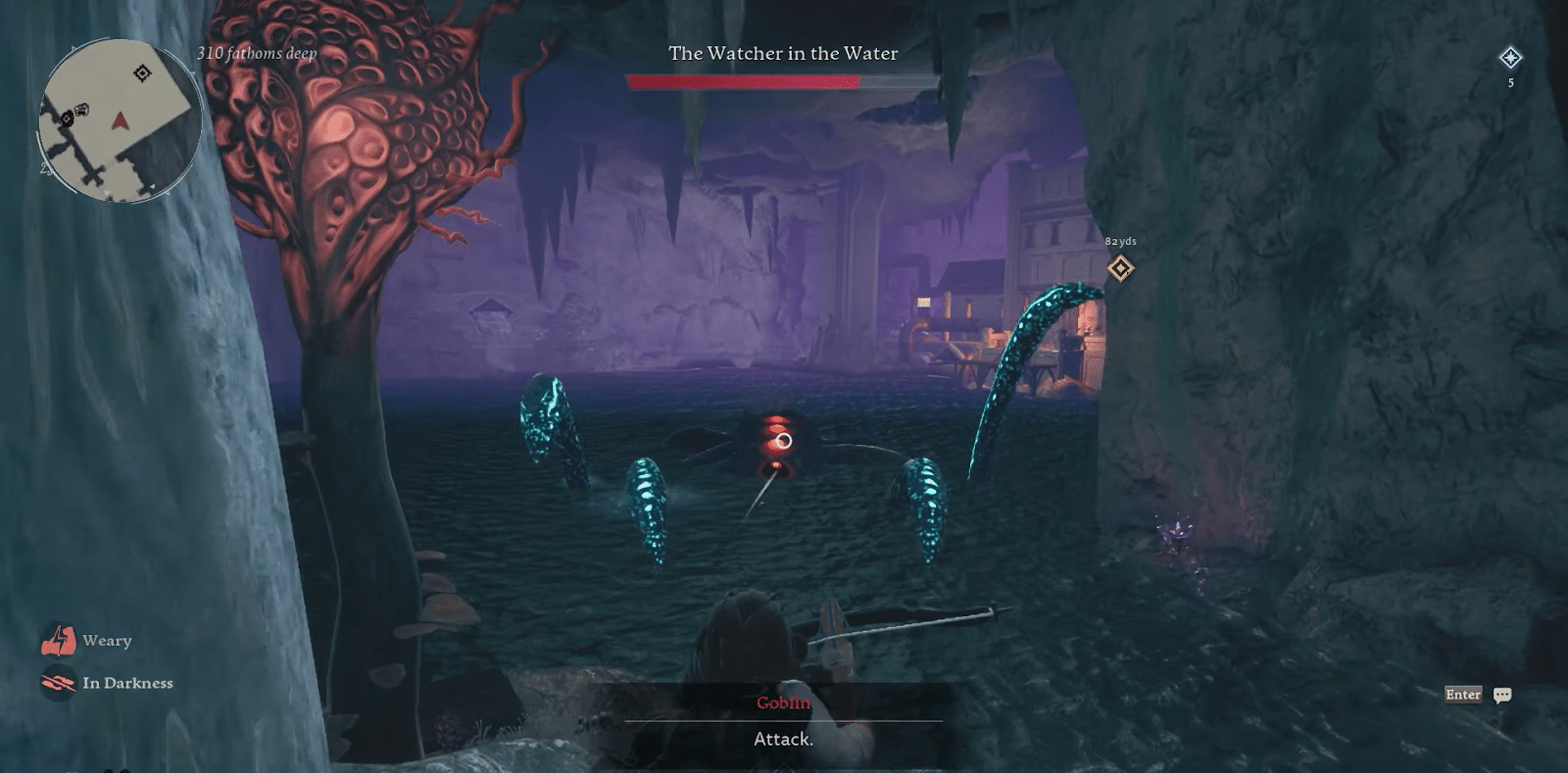The image size is (1568, 773).
Task: Click the Attack subtitle text
Action: click(x=782, y=742)
